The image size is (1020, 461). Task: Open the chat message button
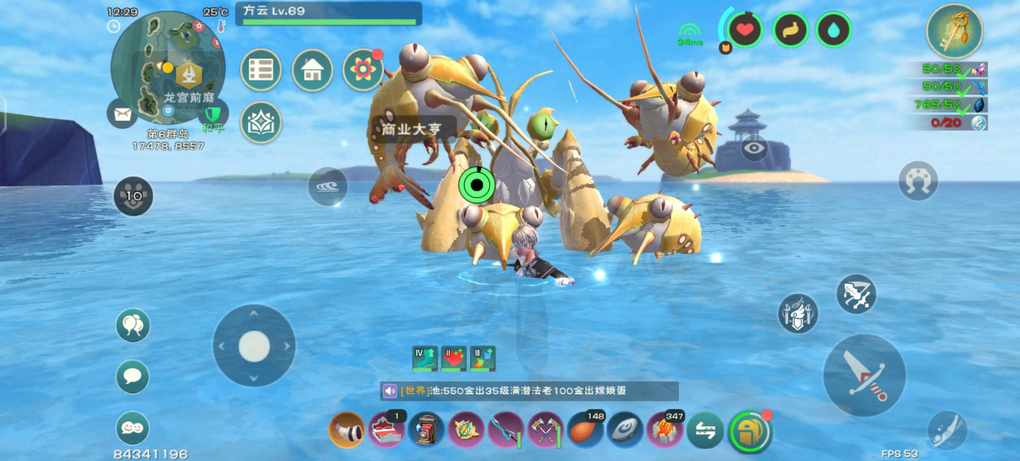132,376
